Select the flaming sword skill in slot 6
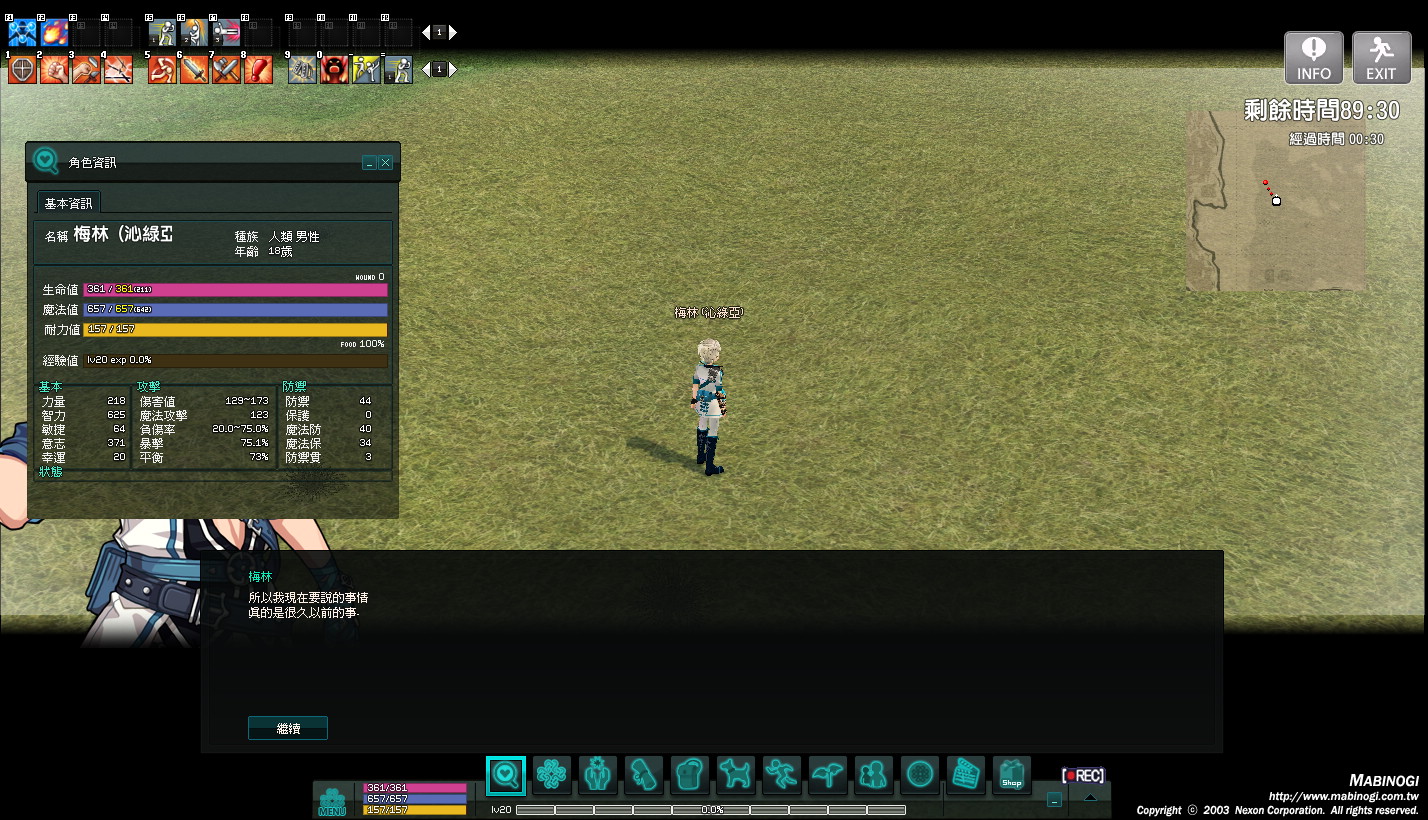The height and width of the screenshot is (820, 1428). pyautogui.click(x=194, y=70)
